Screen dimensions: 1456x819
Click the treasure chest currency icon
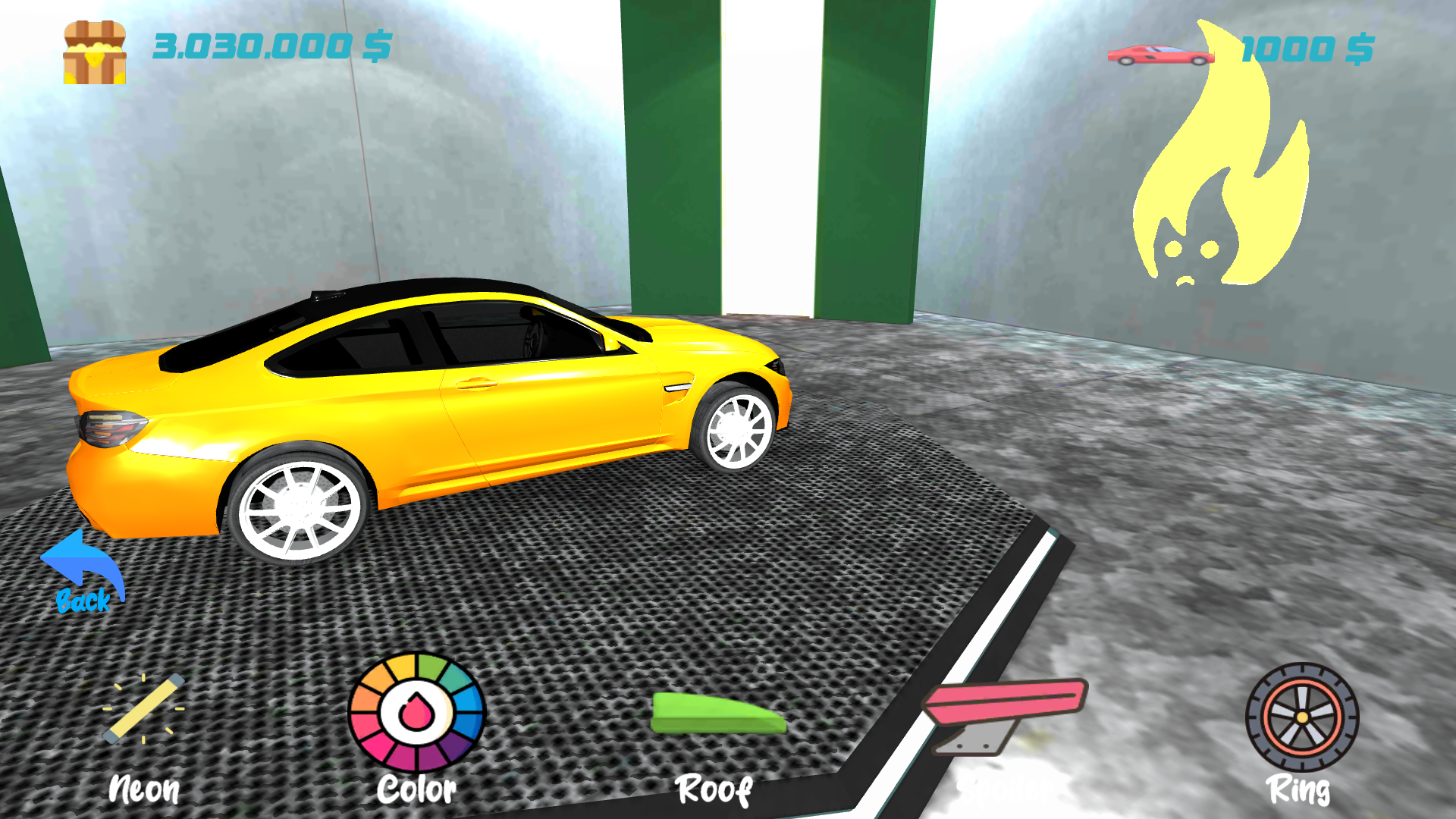(94, 52)
